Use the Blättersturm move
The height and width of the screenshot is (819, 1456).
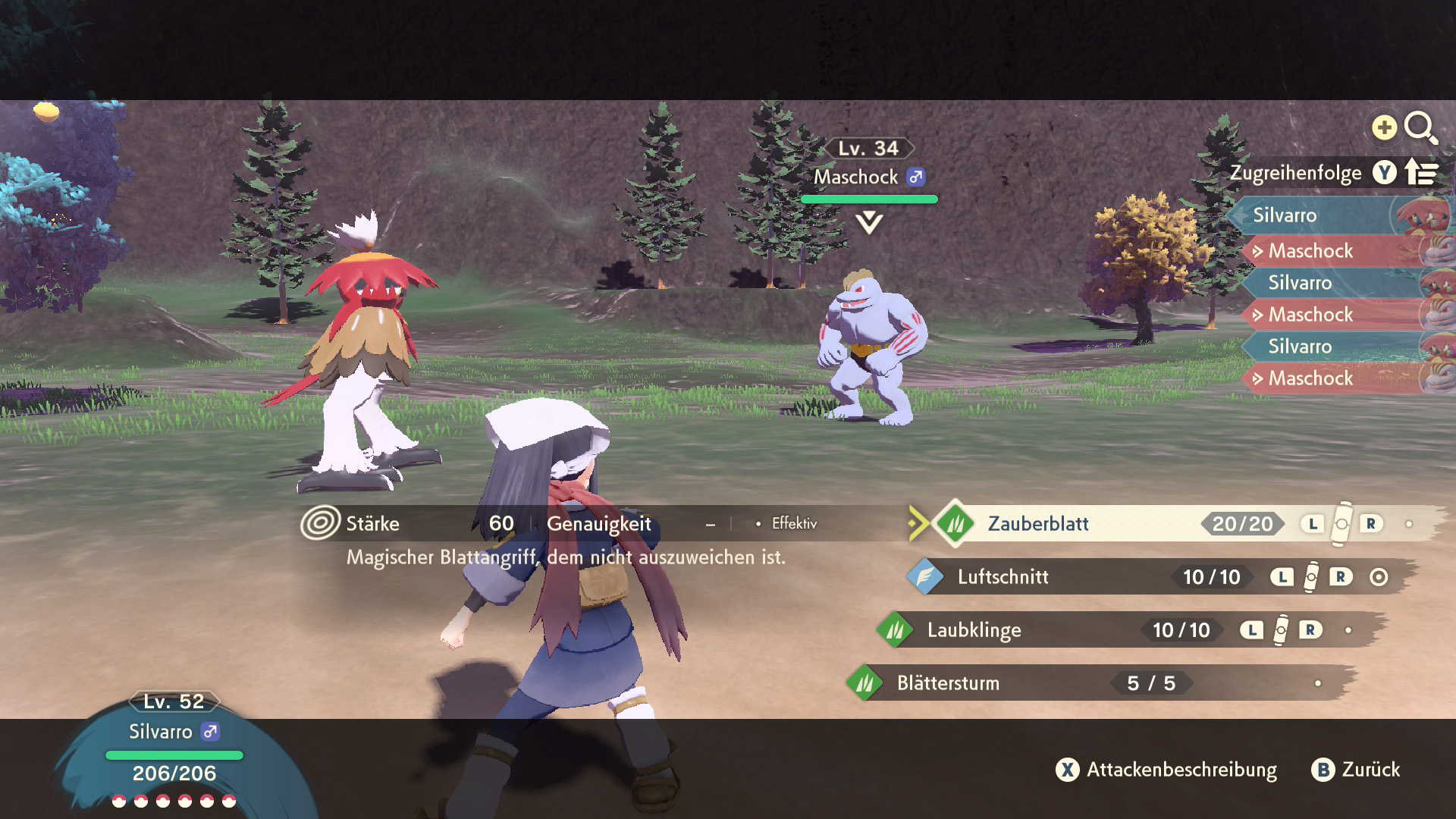click(948, 683)
